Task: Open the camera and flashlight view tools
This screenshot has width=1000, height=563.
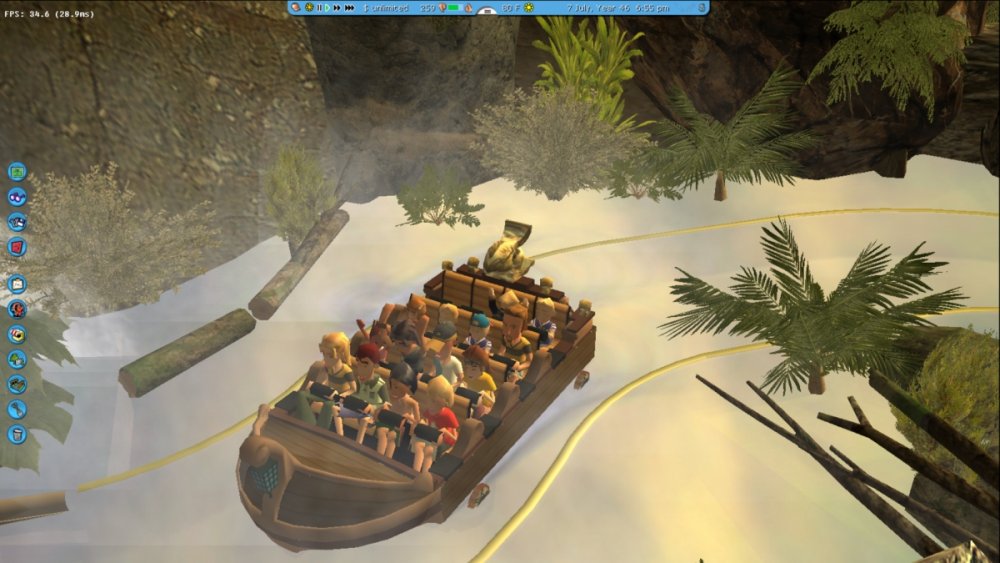Action: tap(17, 222)
